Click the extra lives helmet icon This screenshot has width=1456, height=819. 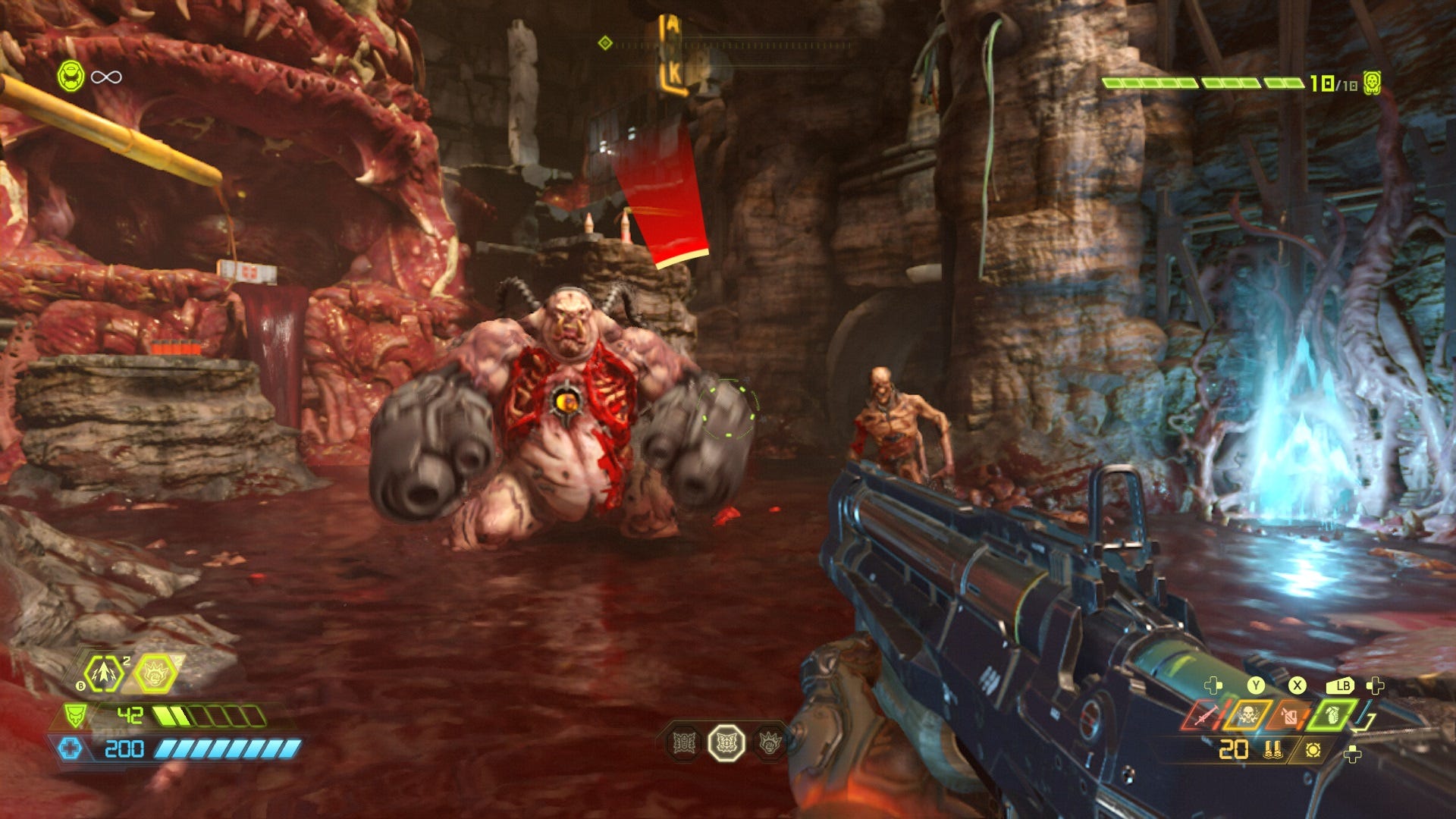(x=71, y=77)
